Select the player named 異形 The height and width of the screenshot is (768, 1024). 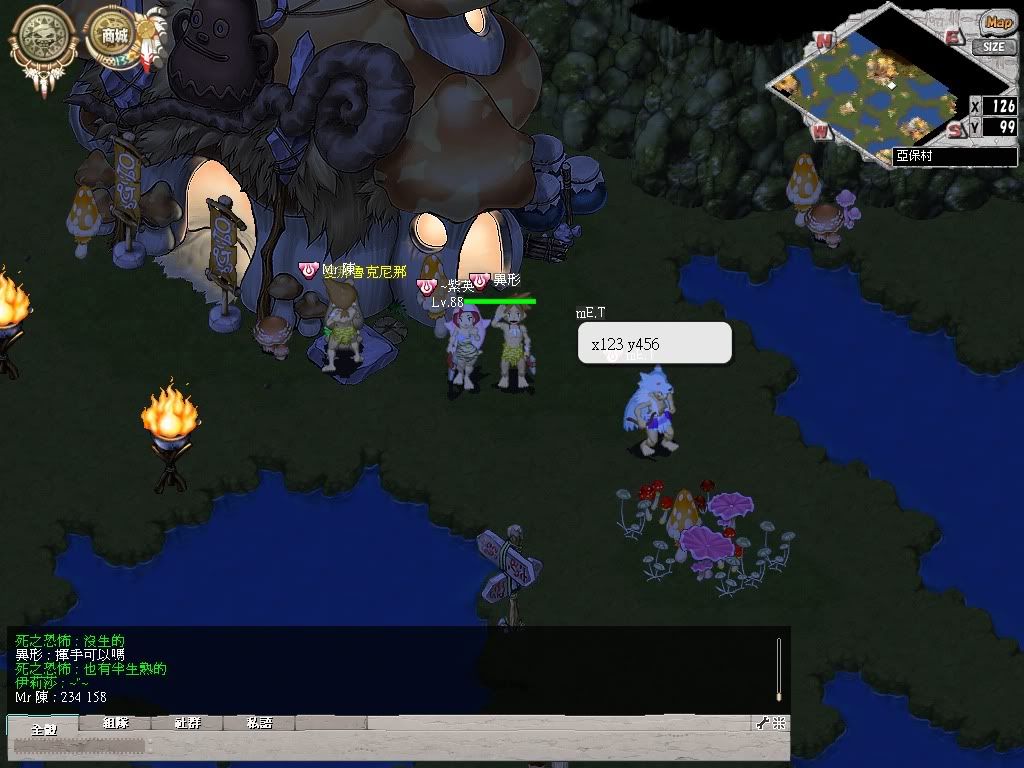513,345
